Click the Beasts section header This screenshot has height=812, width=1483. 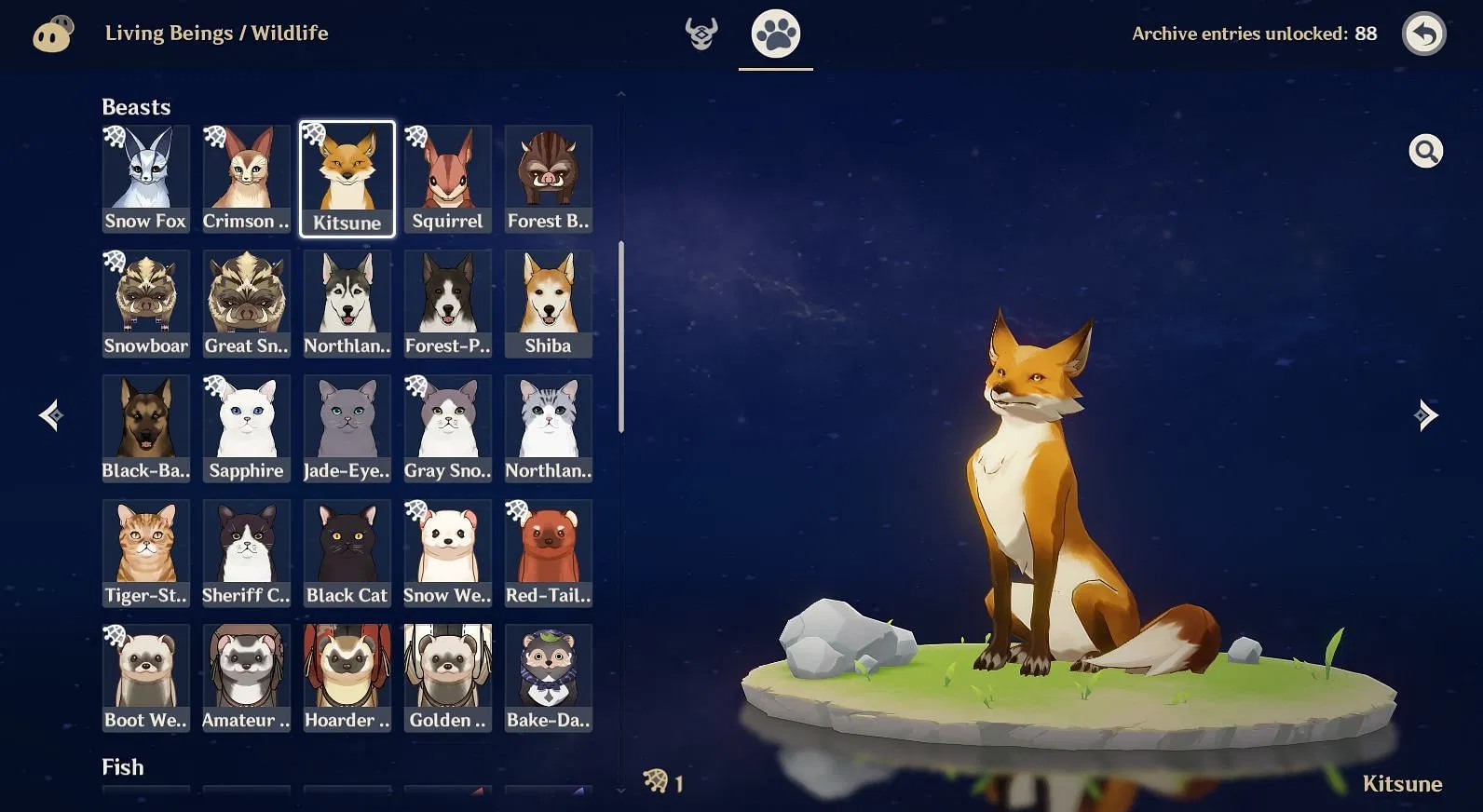[x=136, y=106]
